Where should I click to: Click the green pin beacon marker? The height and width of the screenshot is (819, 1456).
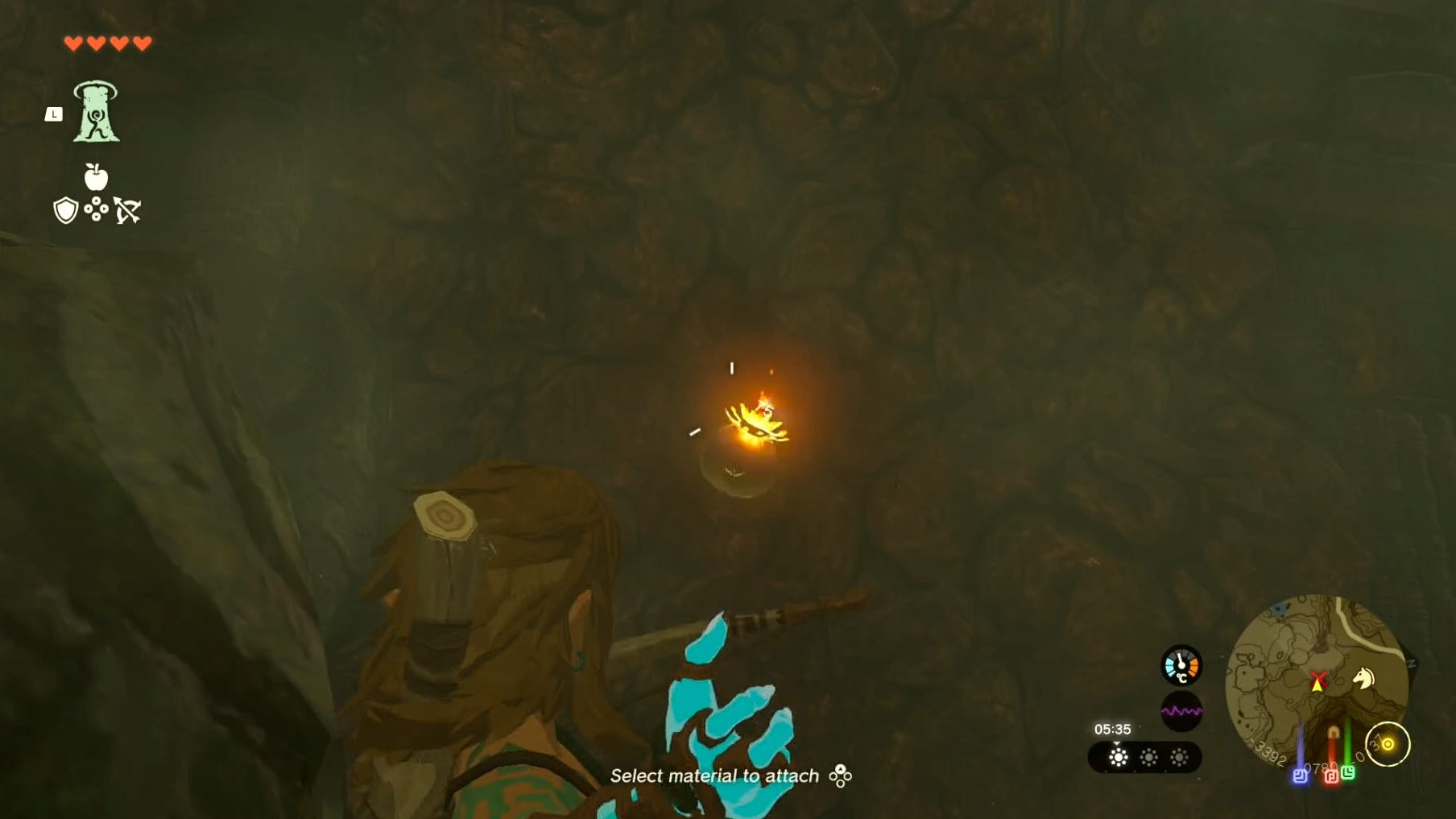click(1348, 772)
